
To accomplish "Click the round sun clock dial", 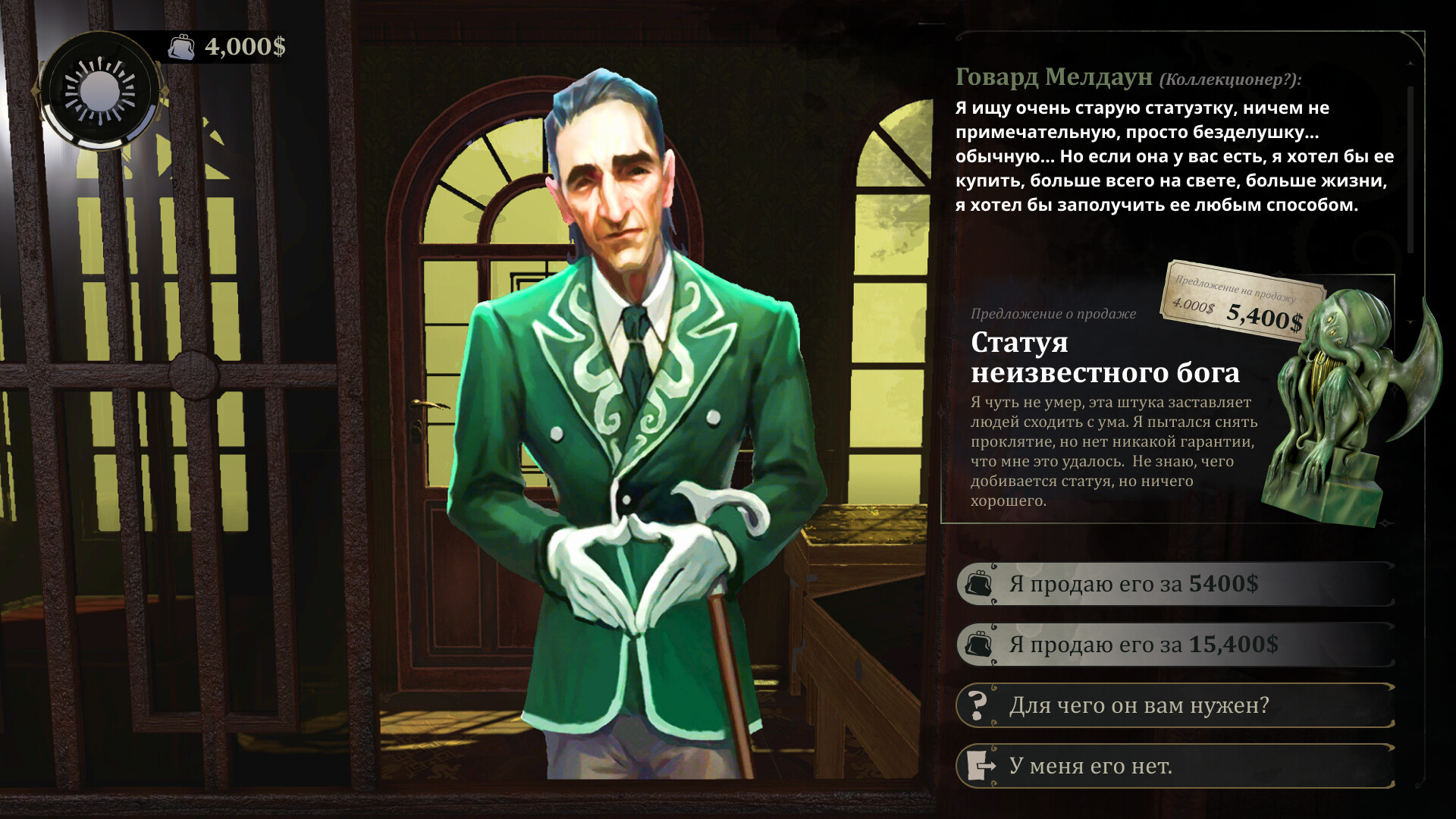I will point(100,91).
